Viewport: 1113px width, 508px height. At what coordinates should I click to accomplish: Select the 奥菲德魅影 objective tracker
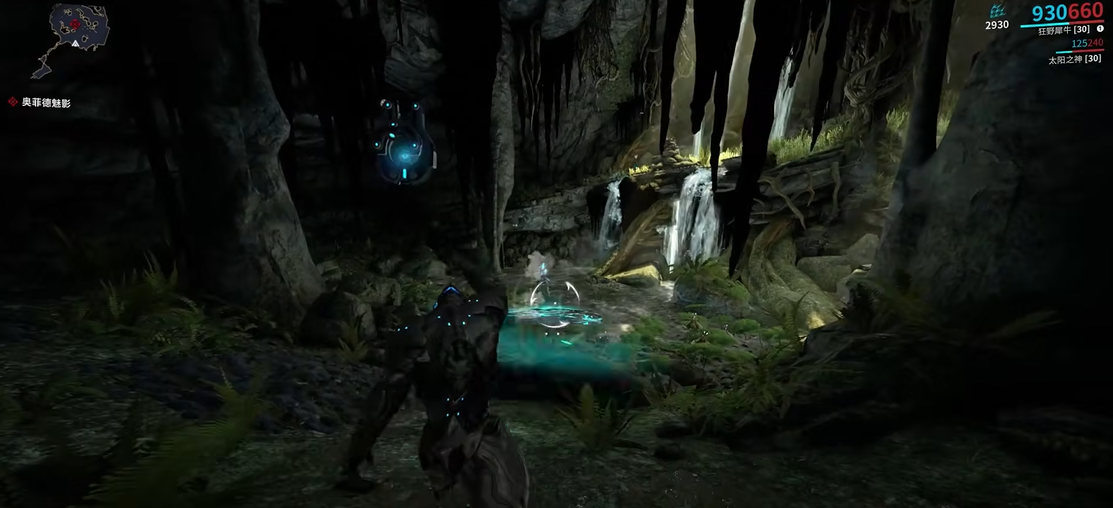[46, 102]
